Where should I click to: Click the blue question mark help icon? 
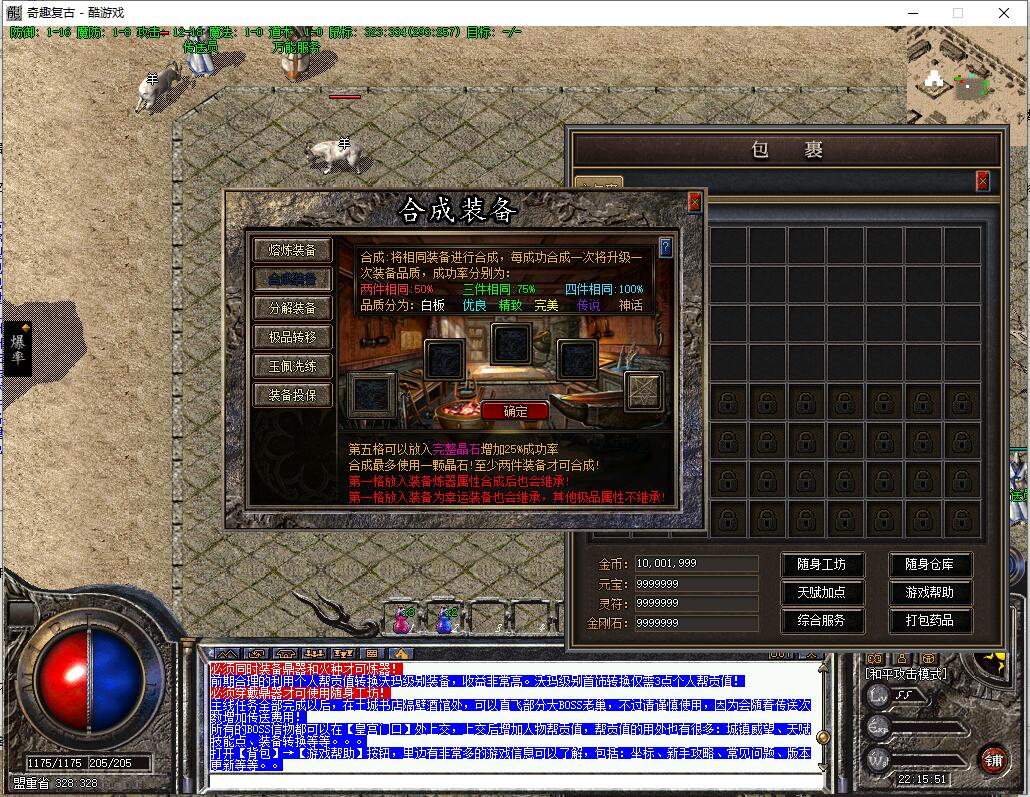point(666,248)
